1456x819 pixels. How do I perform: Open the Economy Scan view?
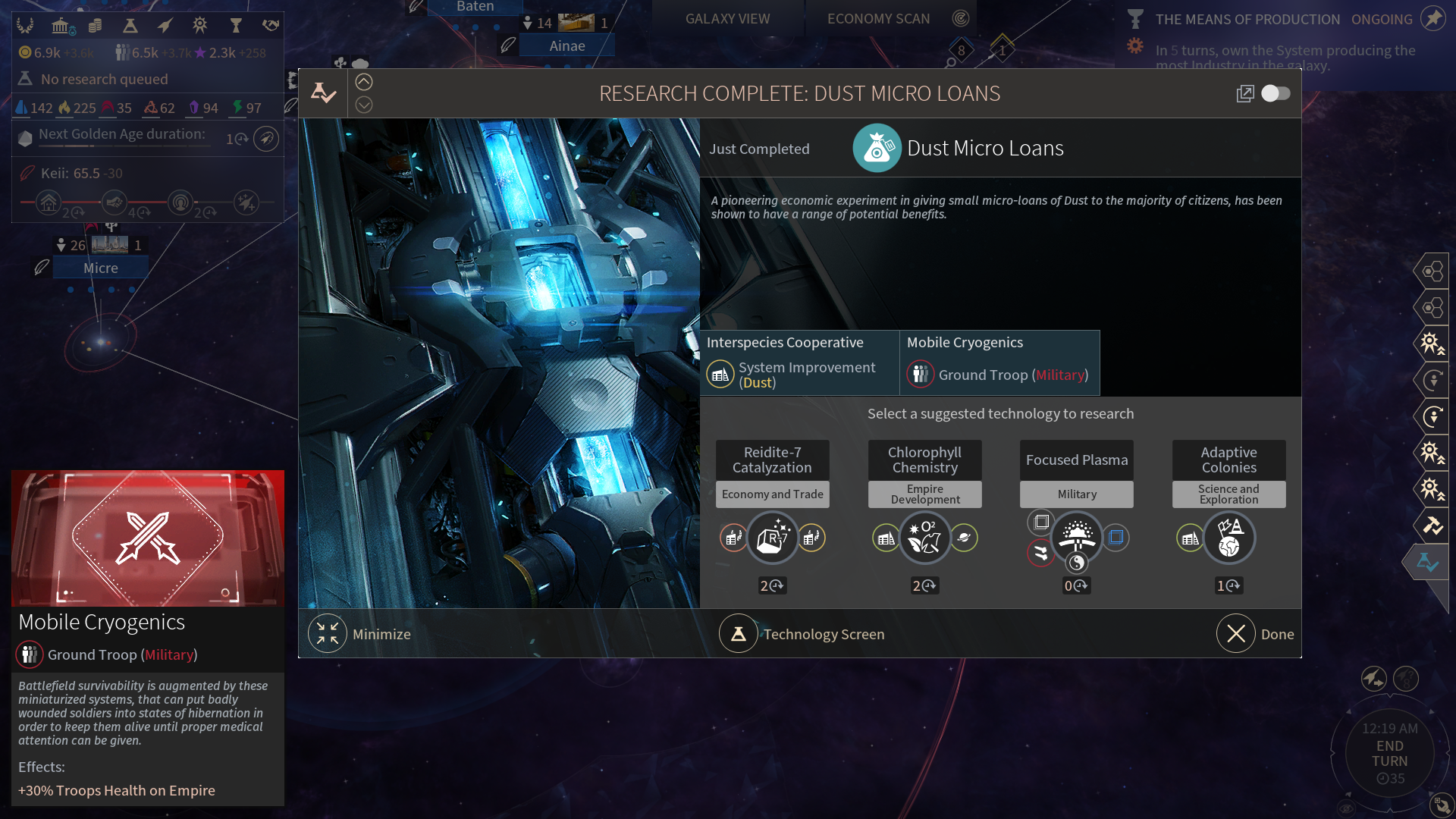coord(878,19)
